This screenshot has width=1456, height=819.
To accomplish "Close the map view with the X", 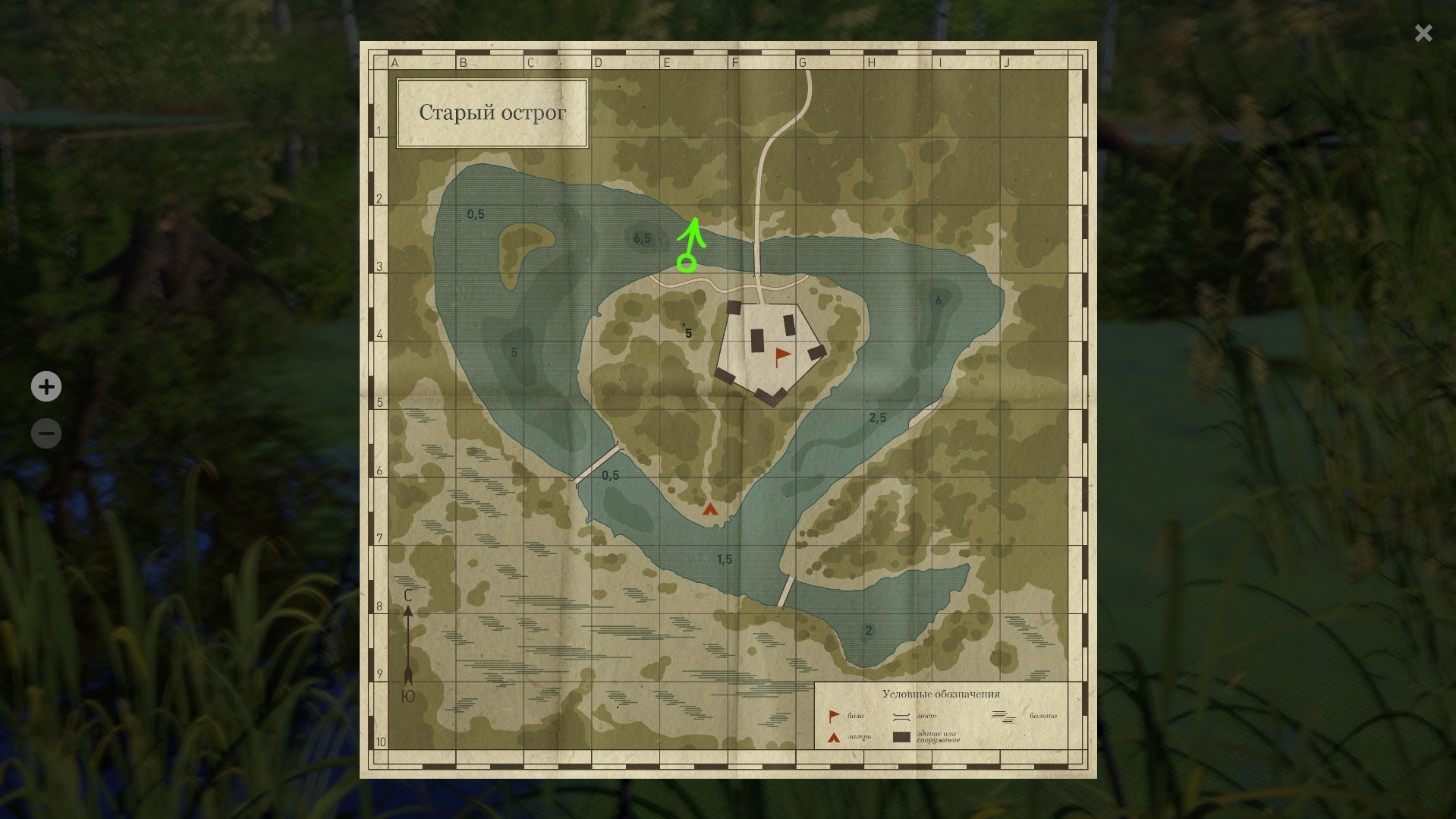I will pos(1423,33).
